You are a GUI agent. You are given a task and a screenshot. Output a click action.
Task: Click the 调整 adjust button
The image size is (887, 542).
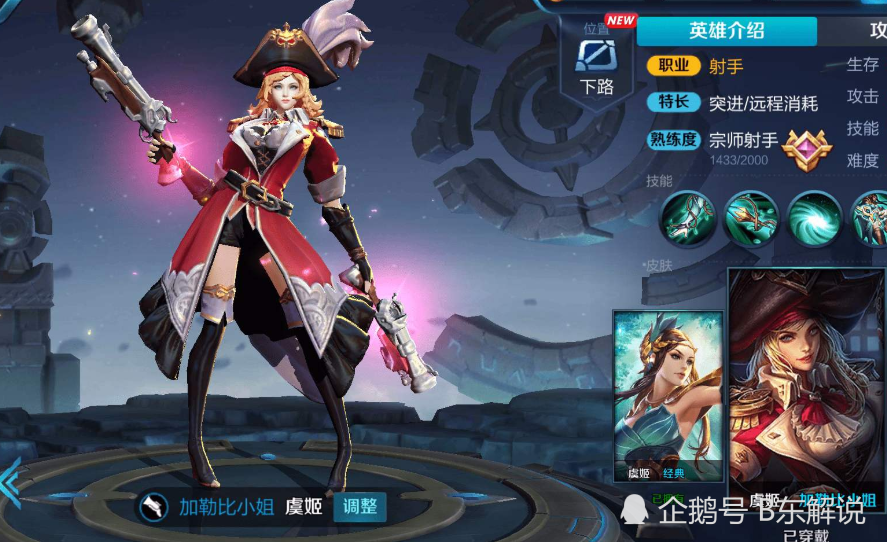(x=359, y=506)
